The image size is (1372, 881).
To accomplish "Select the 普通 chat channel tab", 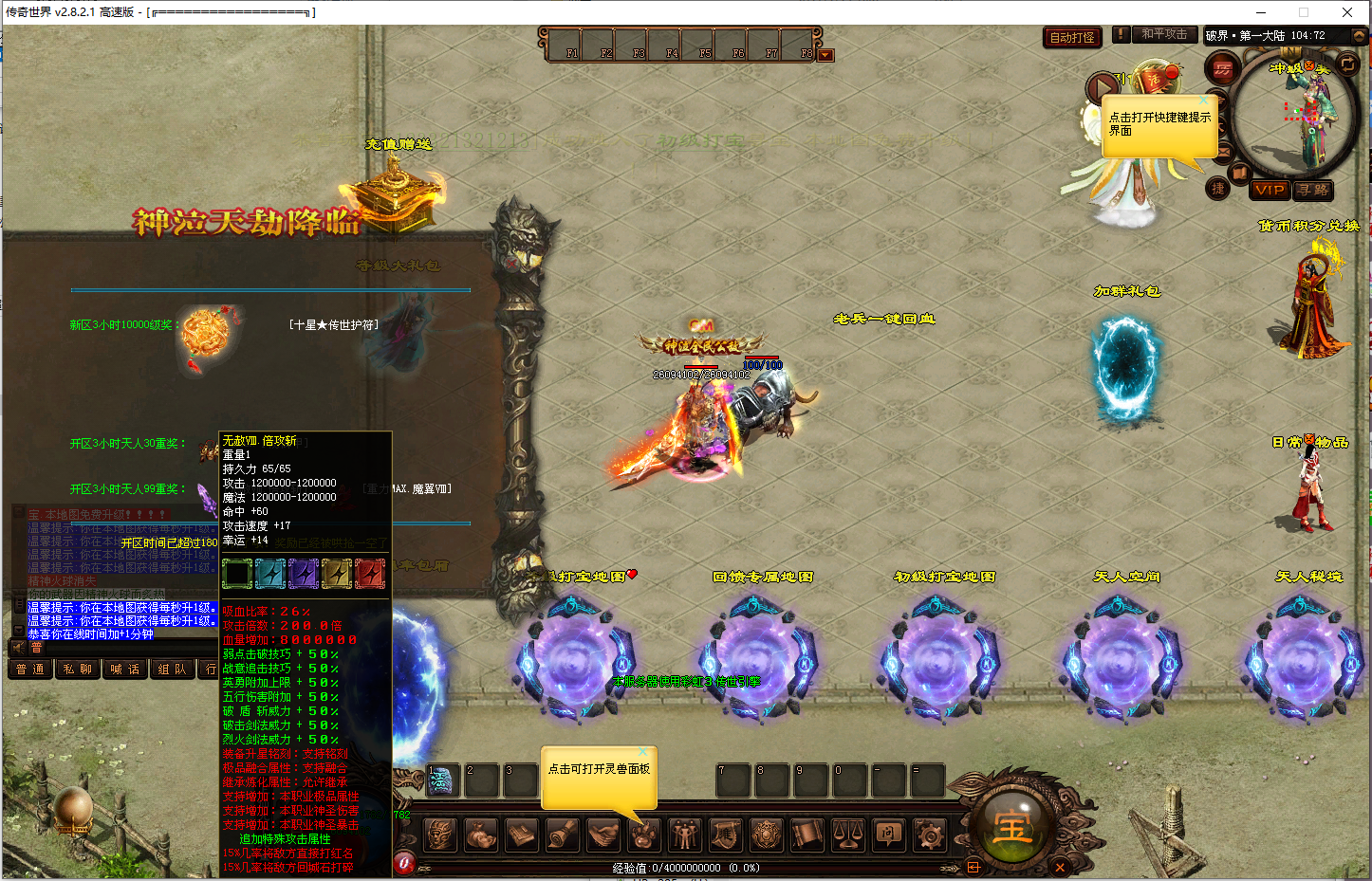I will coord(30,669).
